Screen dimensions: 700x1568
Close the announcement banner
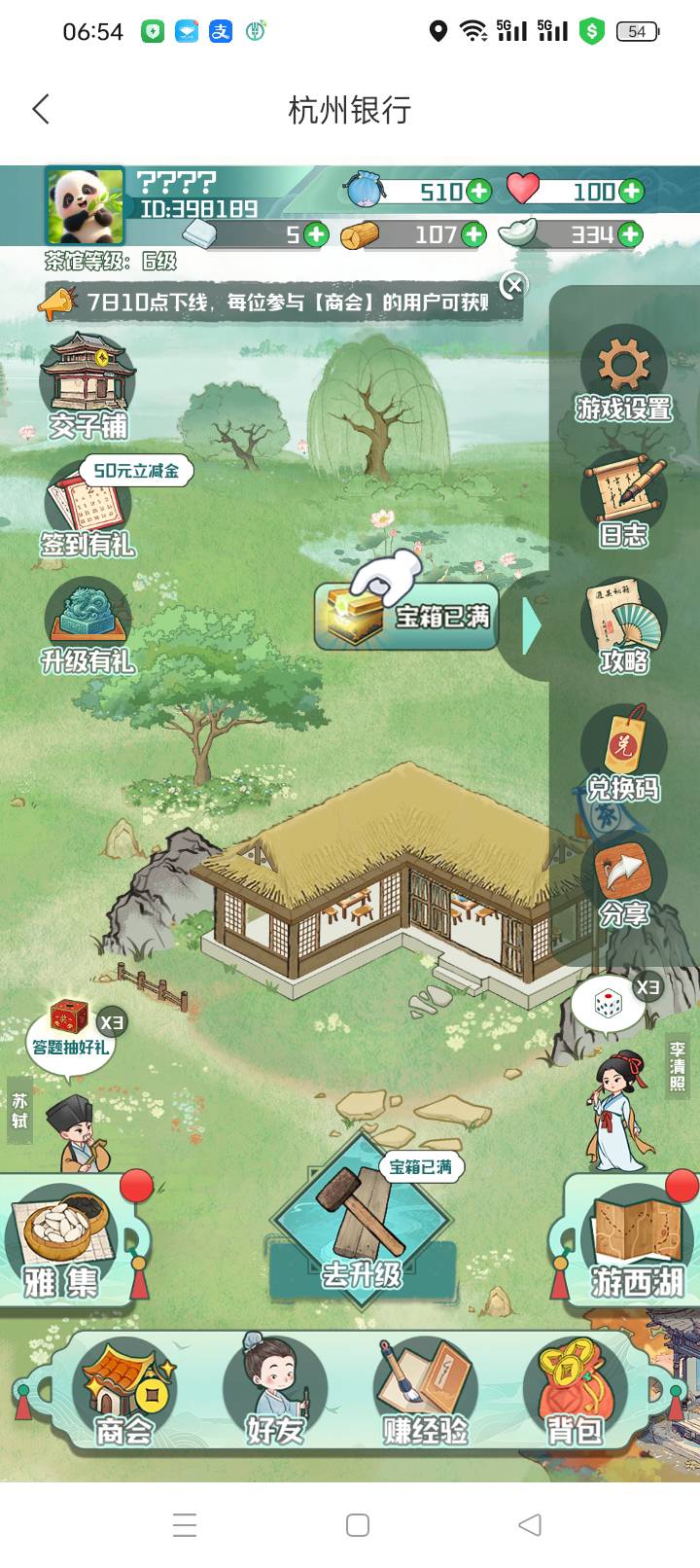(514, 285)
